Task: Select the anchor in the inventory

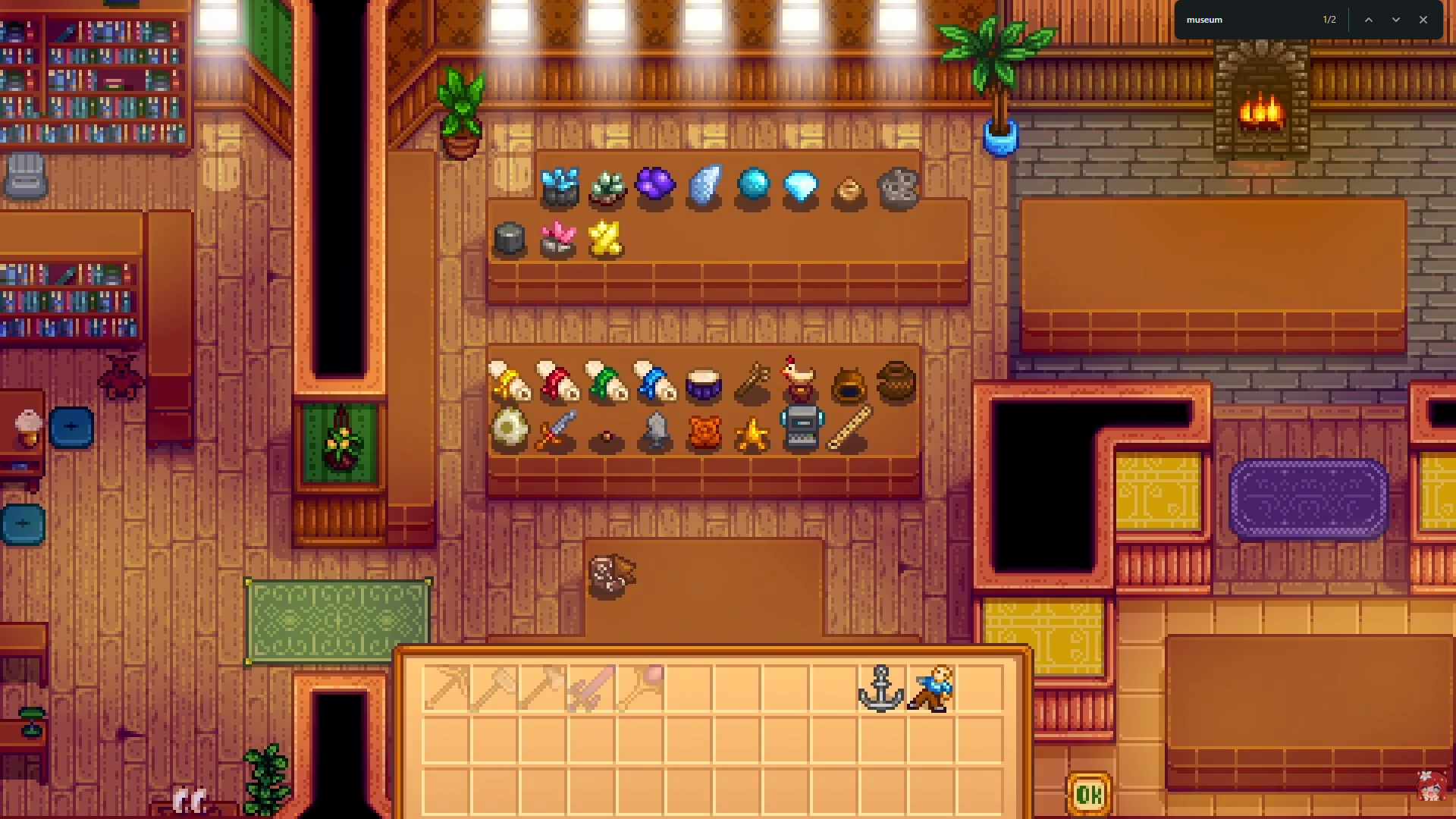Action: click(x=880, y=689)
